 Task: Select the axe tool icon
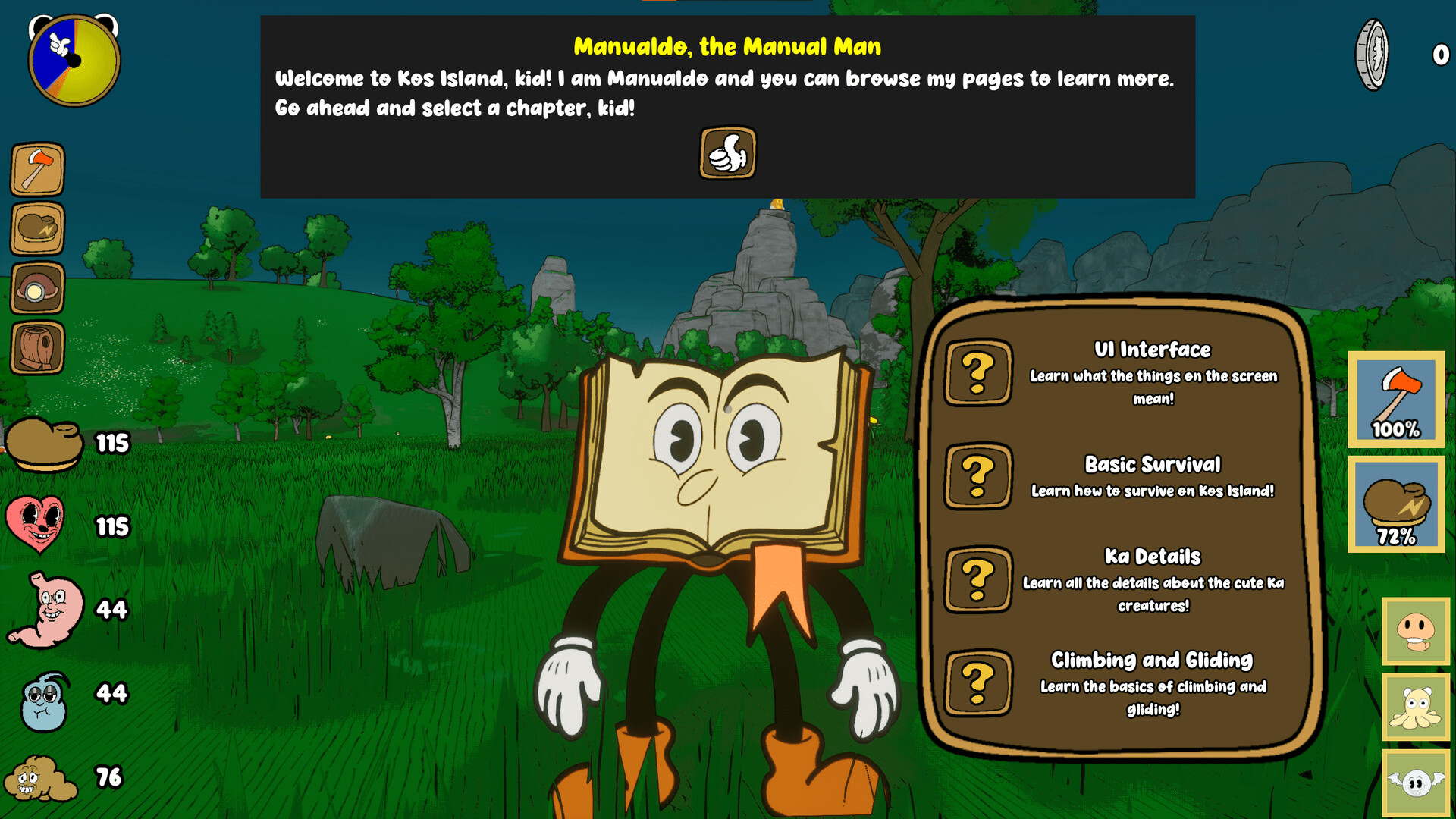37,169
